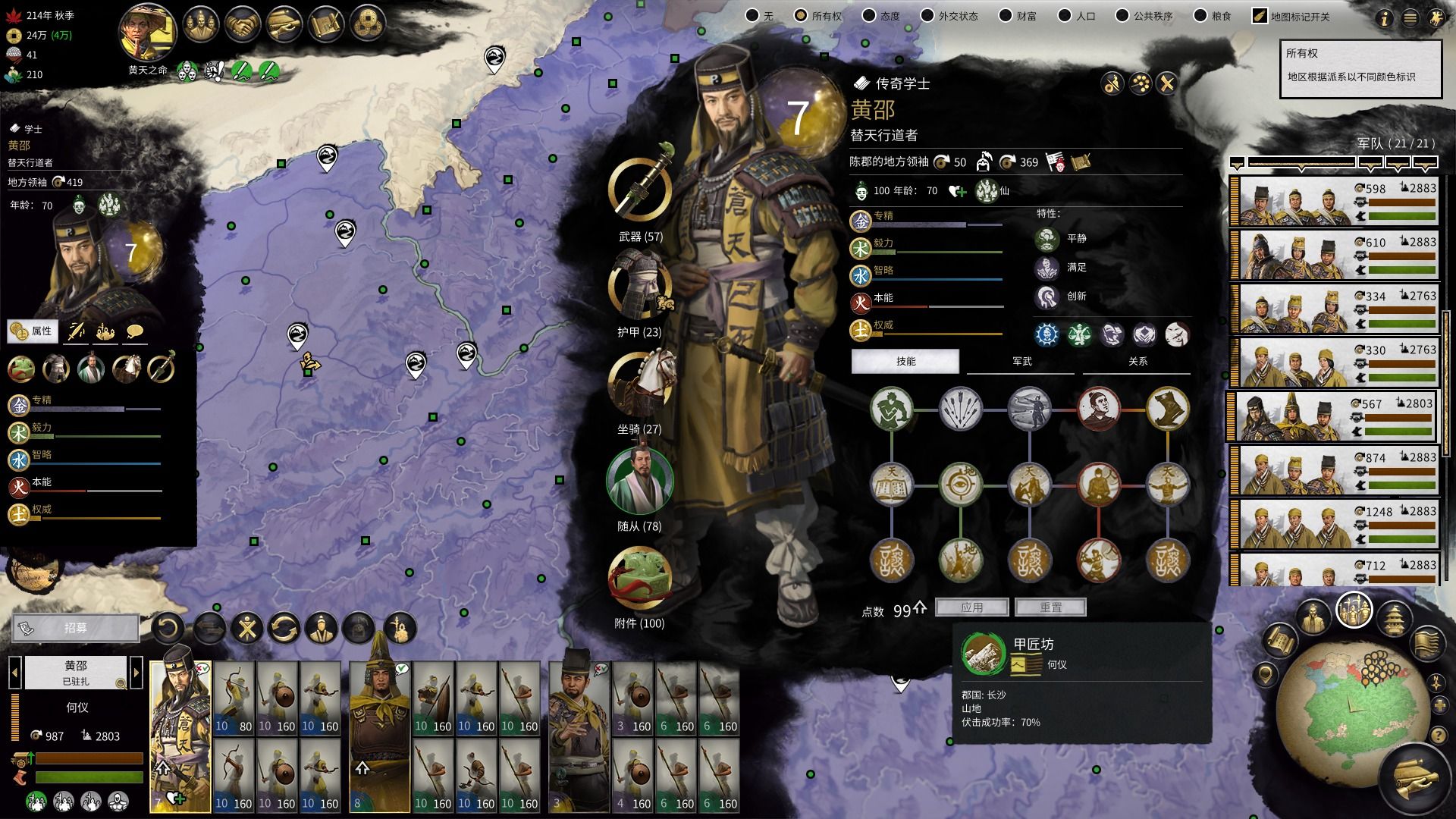Open the 招募 recruitment button

point(76,628)
